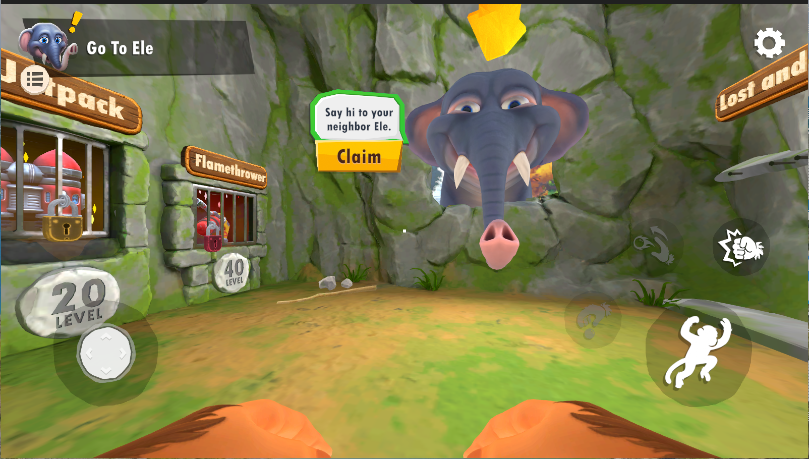Image resolution: width=809 pixels, height=459 pixels.
Task: Open settings with the gear icon
Action: click(769, 43)
